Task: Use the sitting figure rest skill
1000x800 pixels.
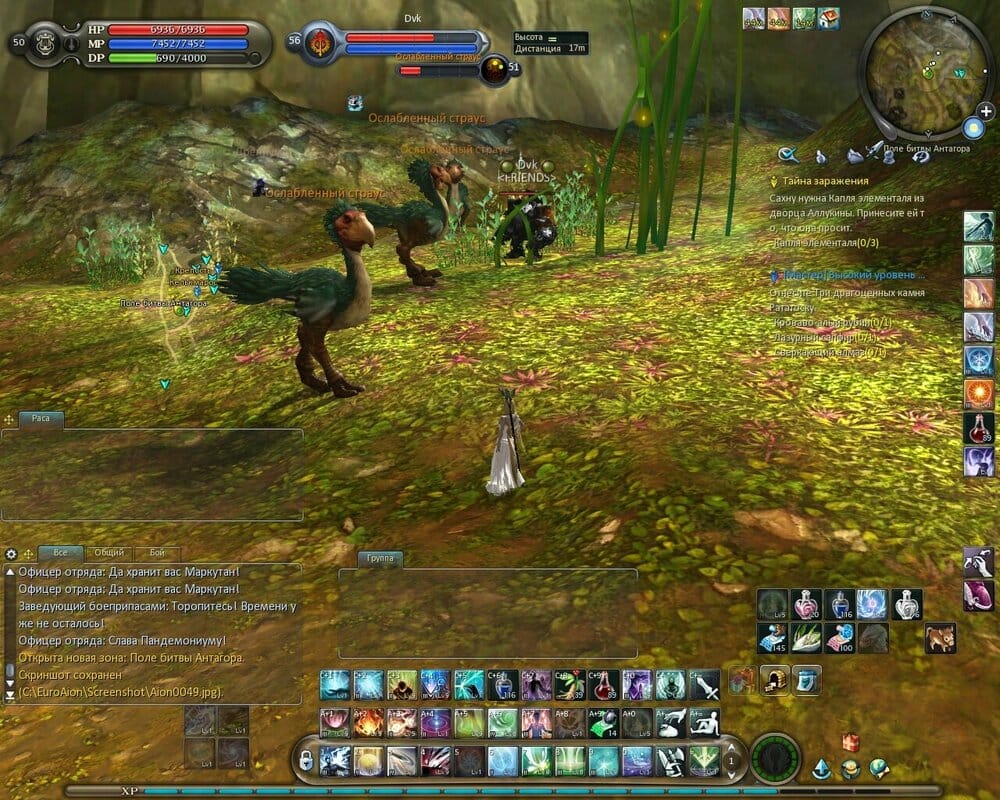Action: pyautogui.click(x=704, y=722)
